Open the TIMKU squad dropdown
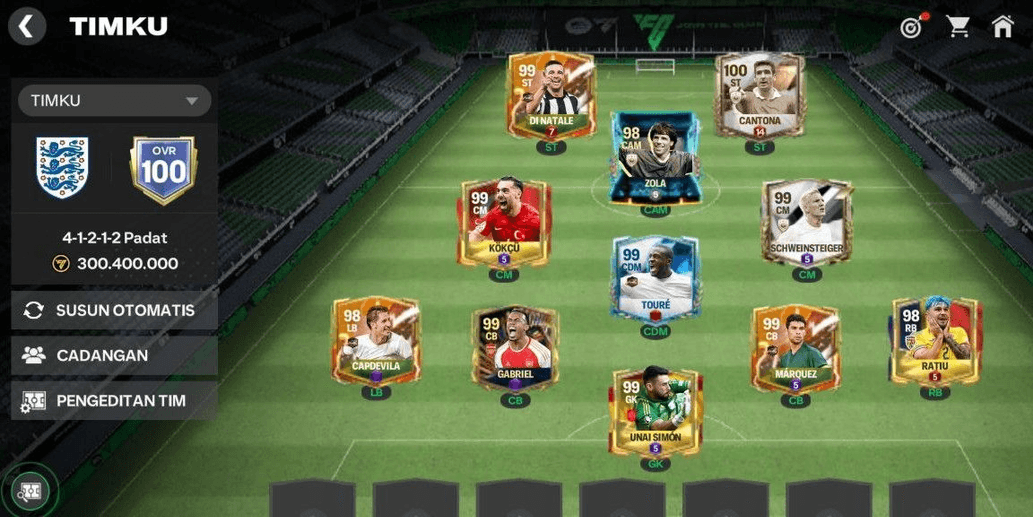This screenshot has width=1033, height=517. 114,100
